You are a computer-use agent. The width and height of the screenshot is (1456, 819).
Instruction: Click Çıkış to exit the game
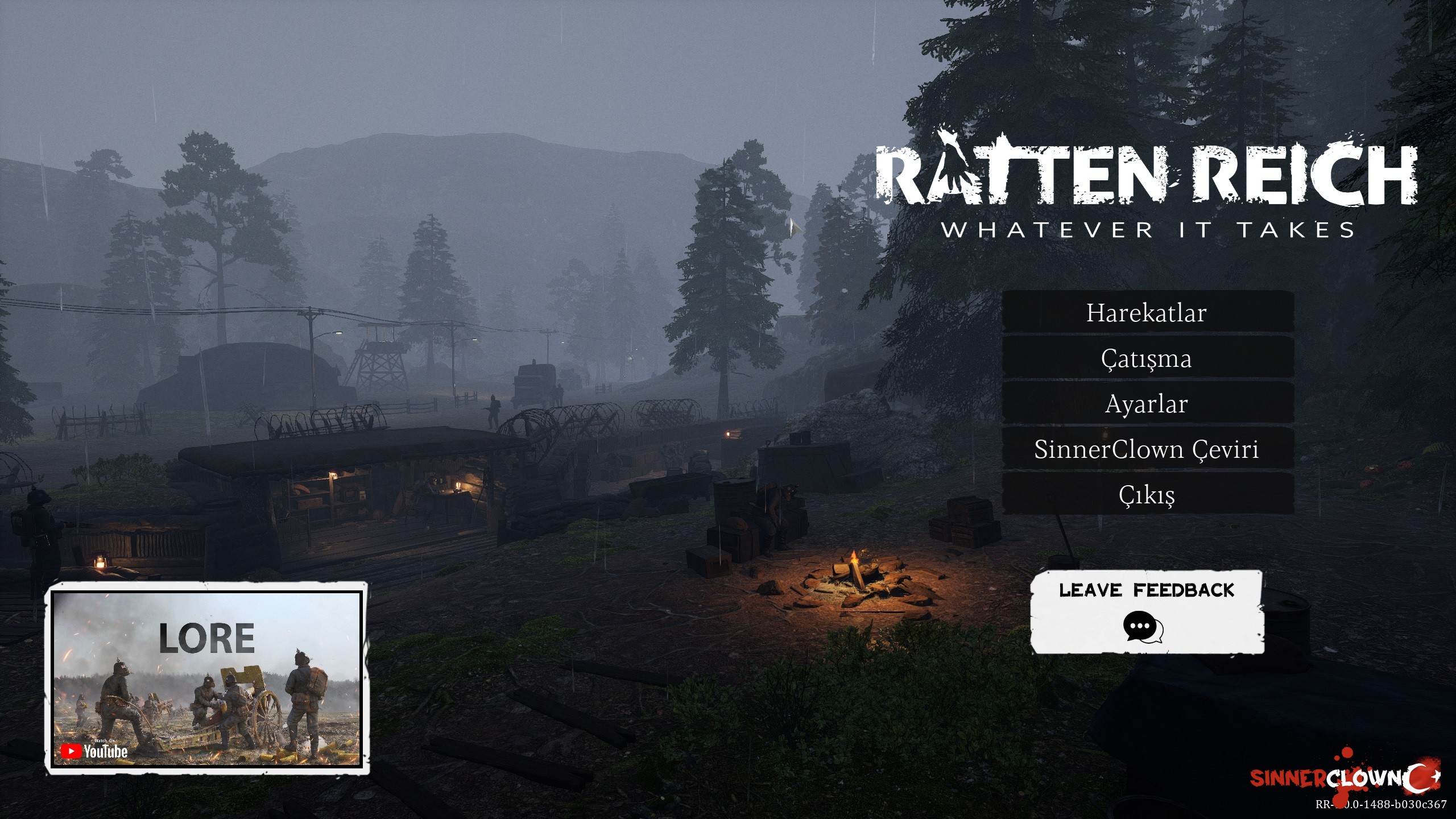1147,495
